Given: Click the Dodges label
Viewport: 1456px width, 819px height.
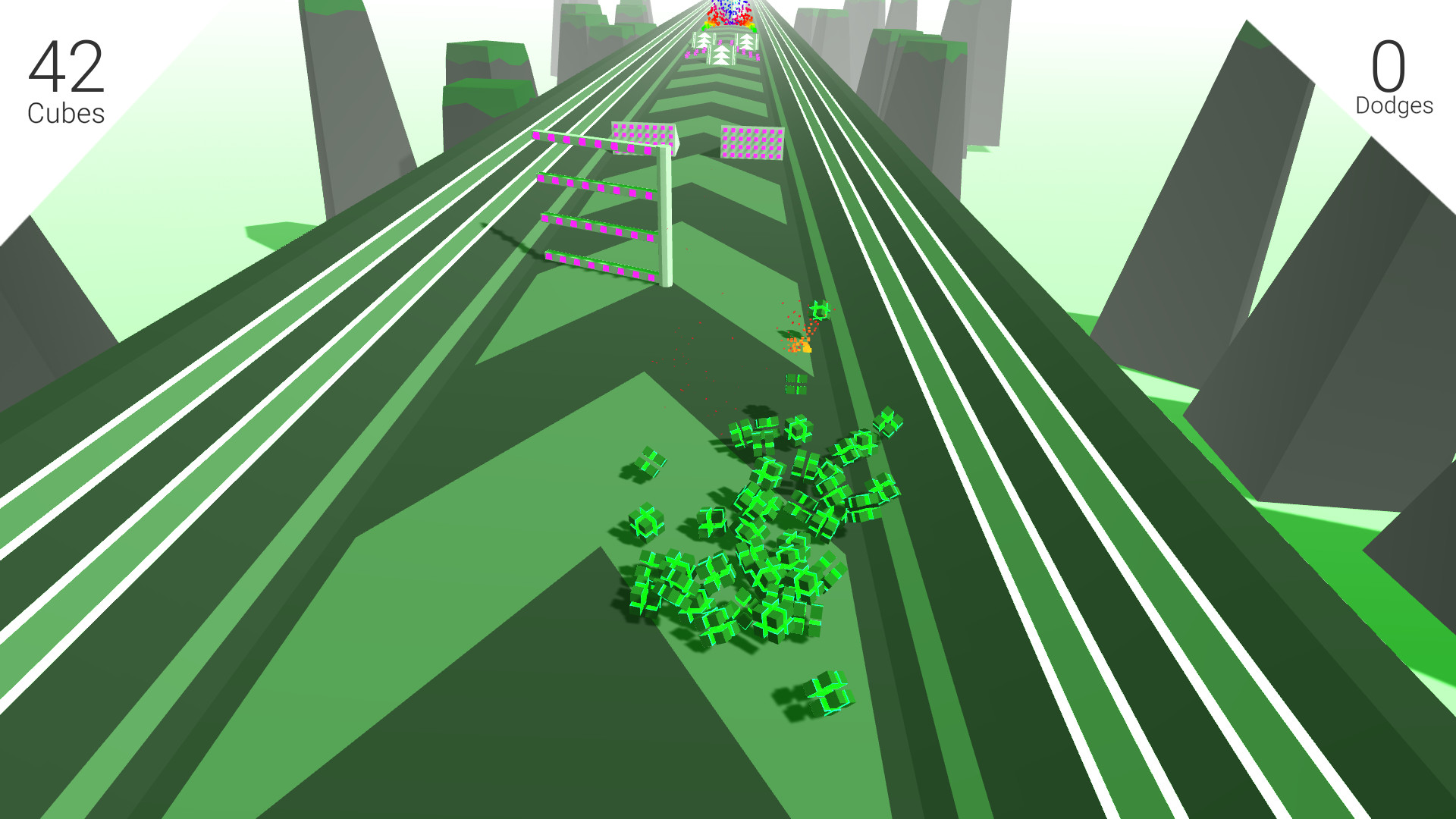Looking at the screenshot, I should pyautogui.click(x=1395, y=106).
